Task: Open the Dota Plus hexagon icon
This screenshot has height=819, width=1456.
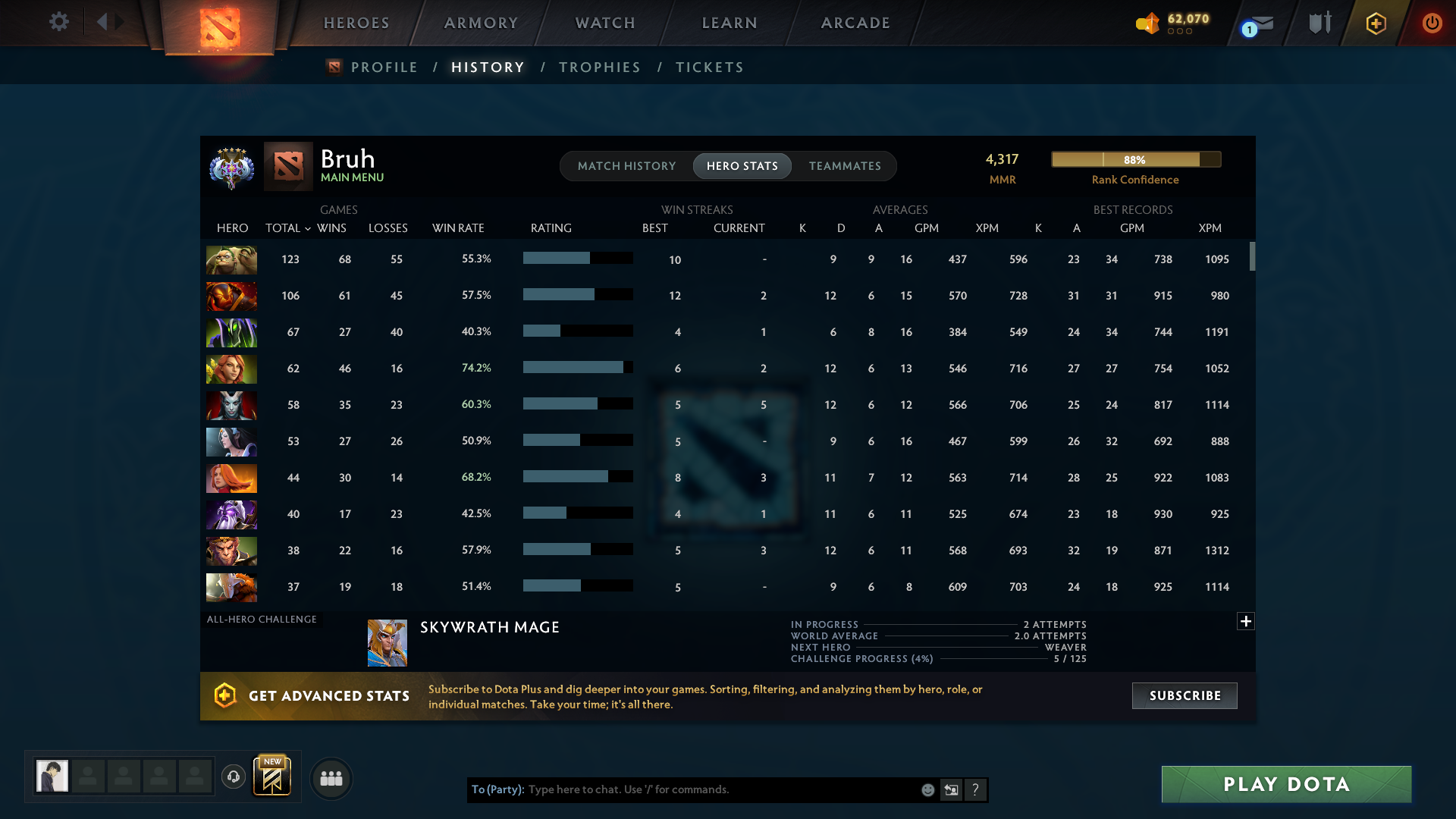Action: coord(1376,23)
